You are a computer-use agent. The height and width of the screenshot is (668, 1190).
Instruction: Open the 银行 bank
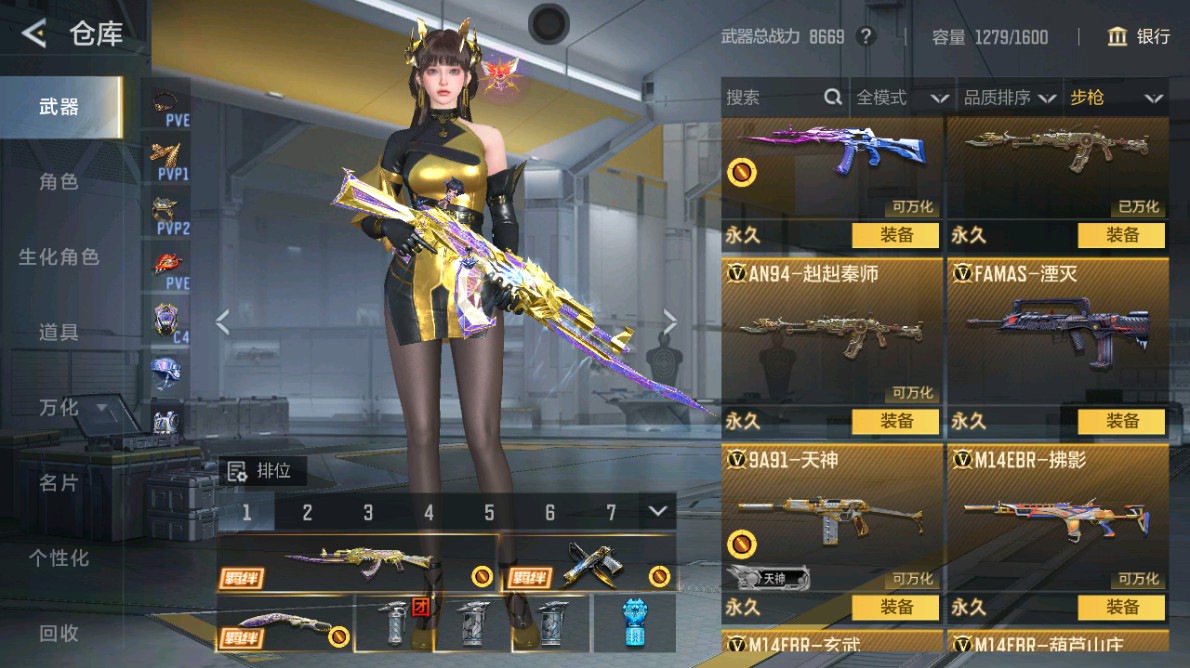click(x=1139, y=37)
